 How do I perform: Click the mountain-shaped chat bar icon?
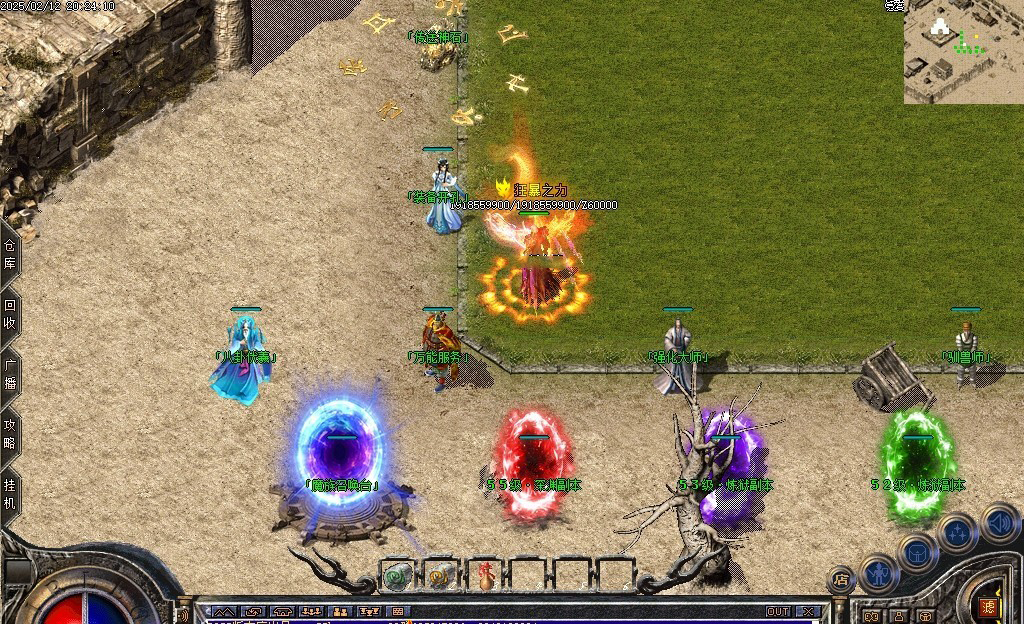tap(223, 611)
